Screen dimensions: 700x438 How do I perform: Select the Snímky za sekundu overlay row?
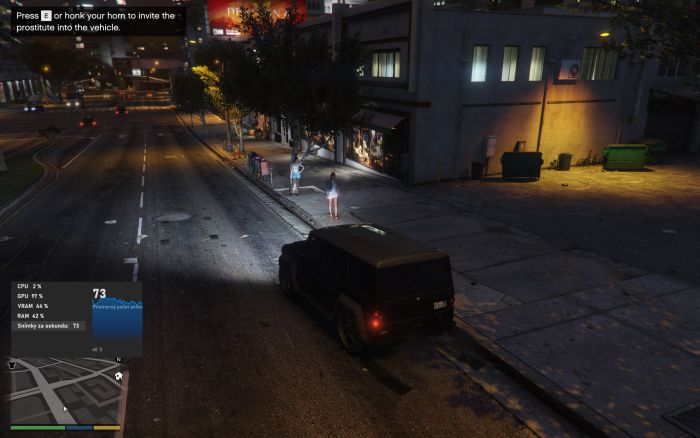pos(49,325)
